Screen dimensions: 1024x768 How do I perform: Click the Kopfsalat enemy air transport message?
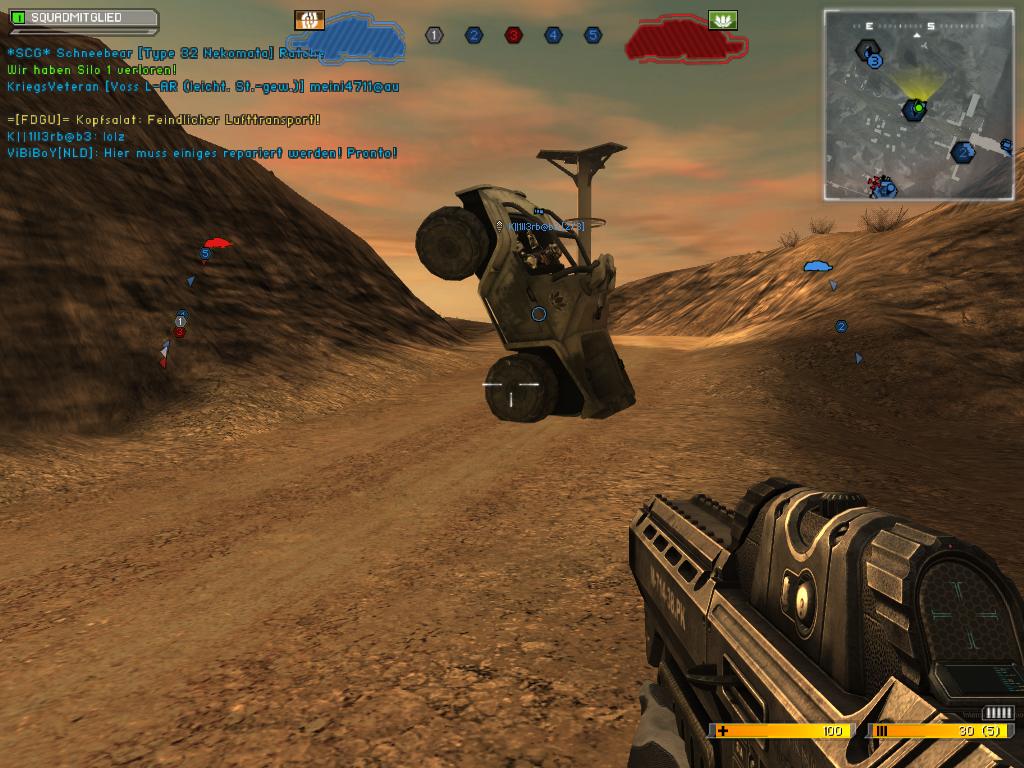(164, 120)
